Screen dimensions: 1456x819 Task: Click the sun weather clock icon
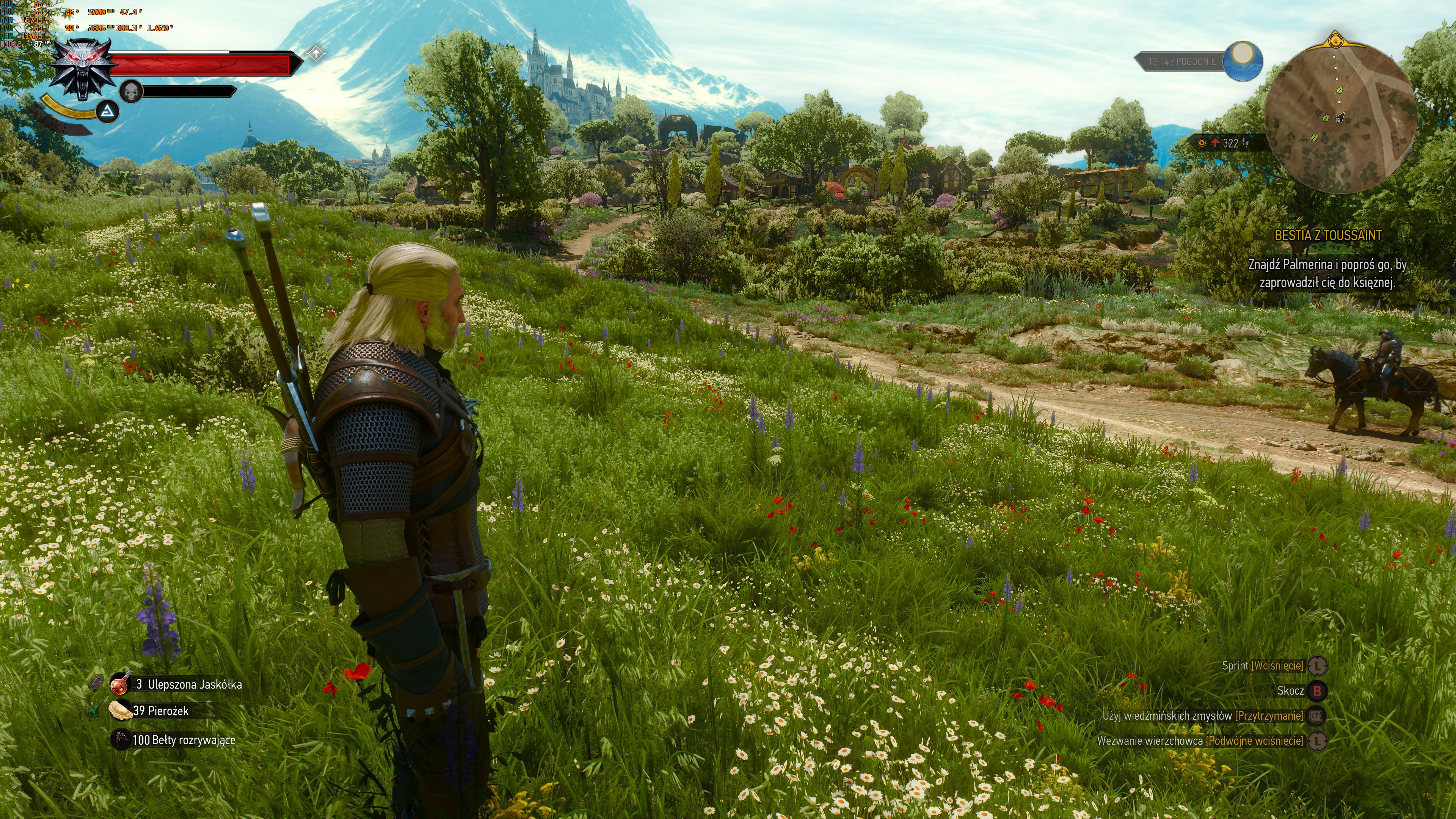click(x=1243, y=61)
